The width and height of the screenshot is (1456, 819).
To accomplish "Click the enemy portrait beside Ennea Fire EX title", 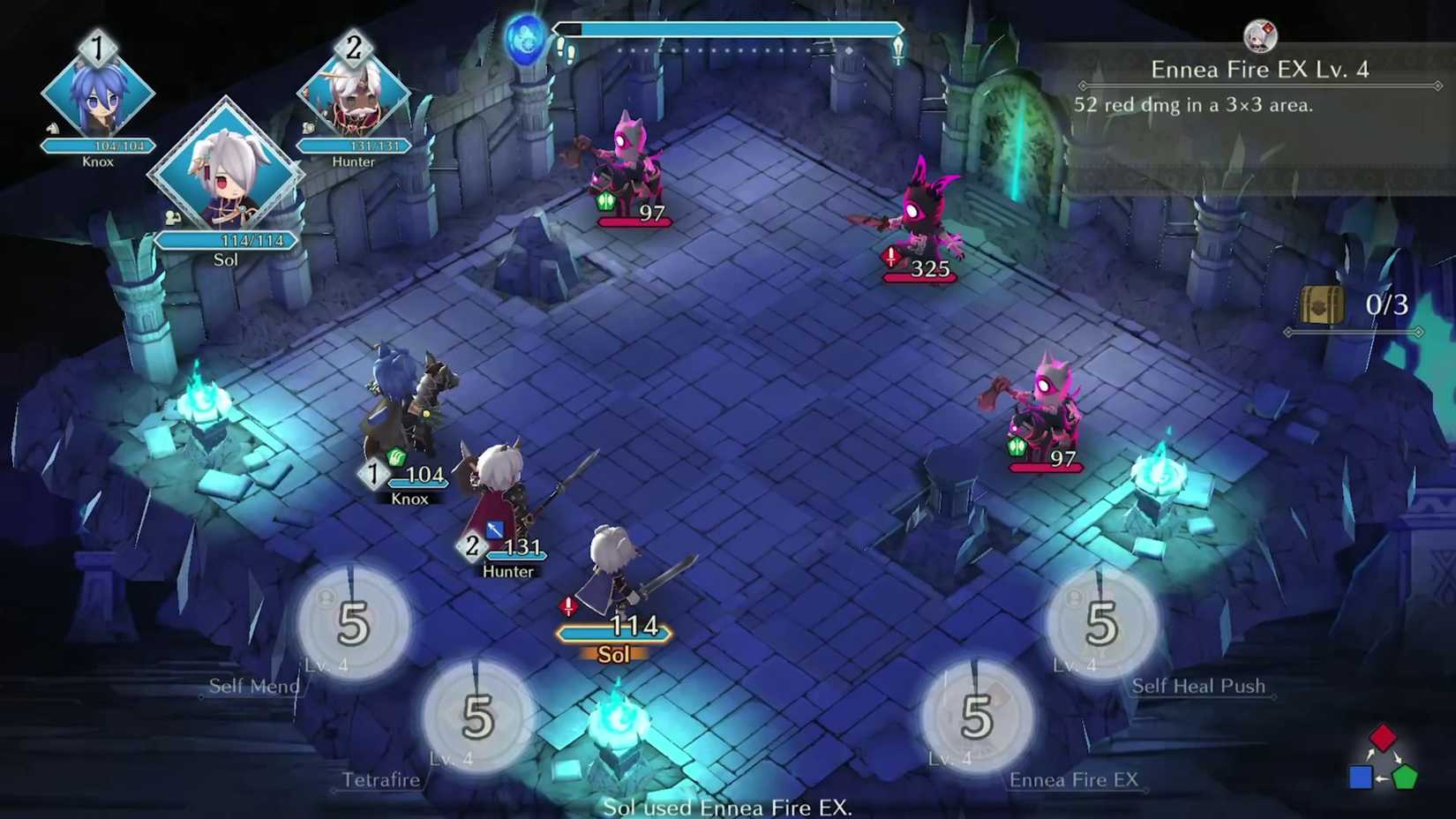I will coord(1260,37).
